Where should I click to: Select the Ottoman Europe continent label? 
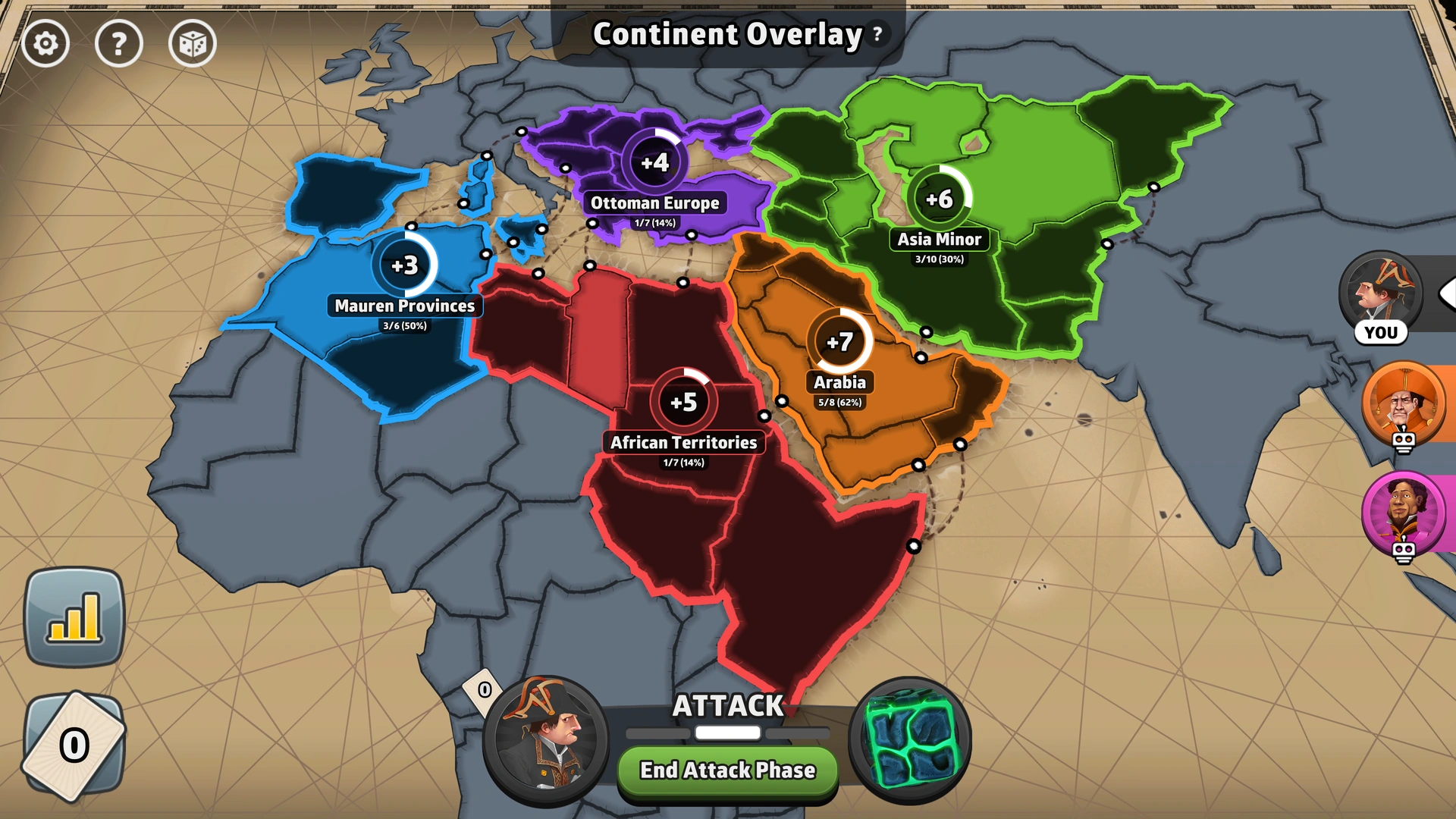coord(656,202)
